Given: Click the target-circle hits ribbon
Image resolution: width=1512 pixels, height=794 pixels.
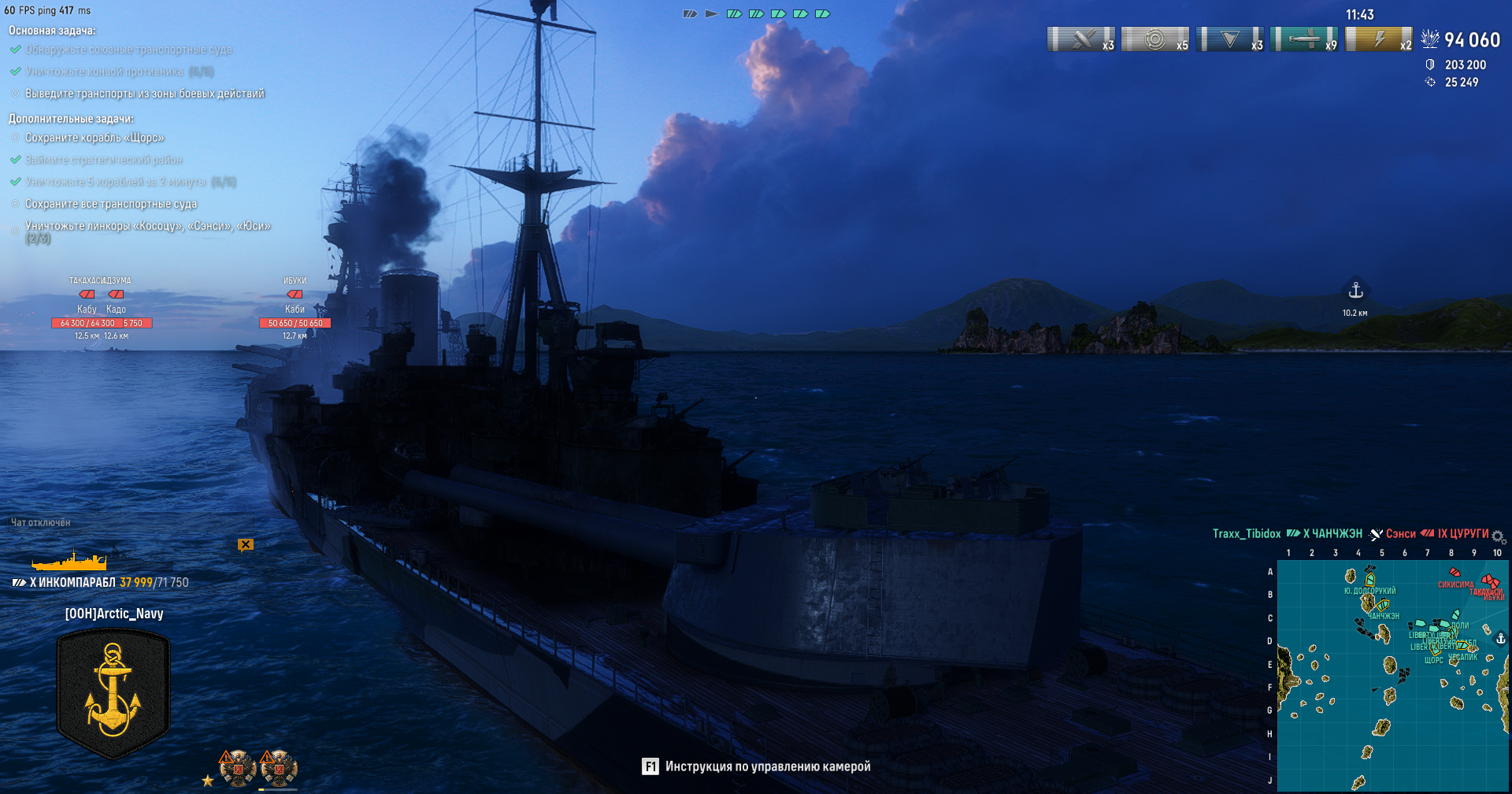Looking at the screenshot, I should click(x=1155, y=39).
